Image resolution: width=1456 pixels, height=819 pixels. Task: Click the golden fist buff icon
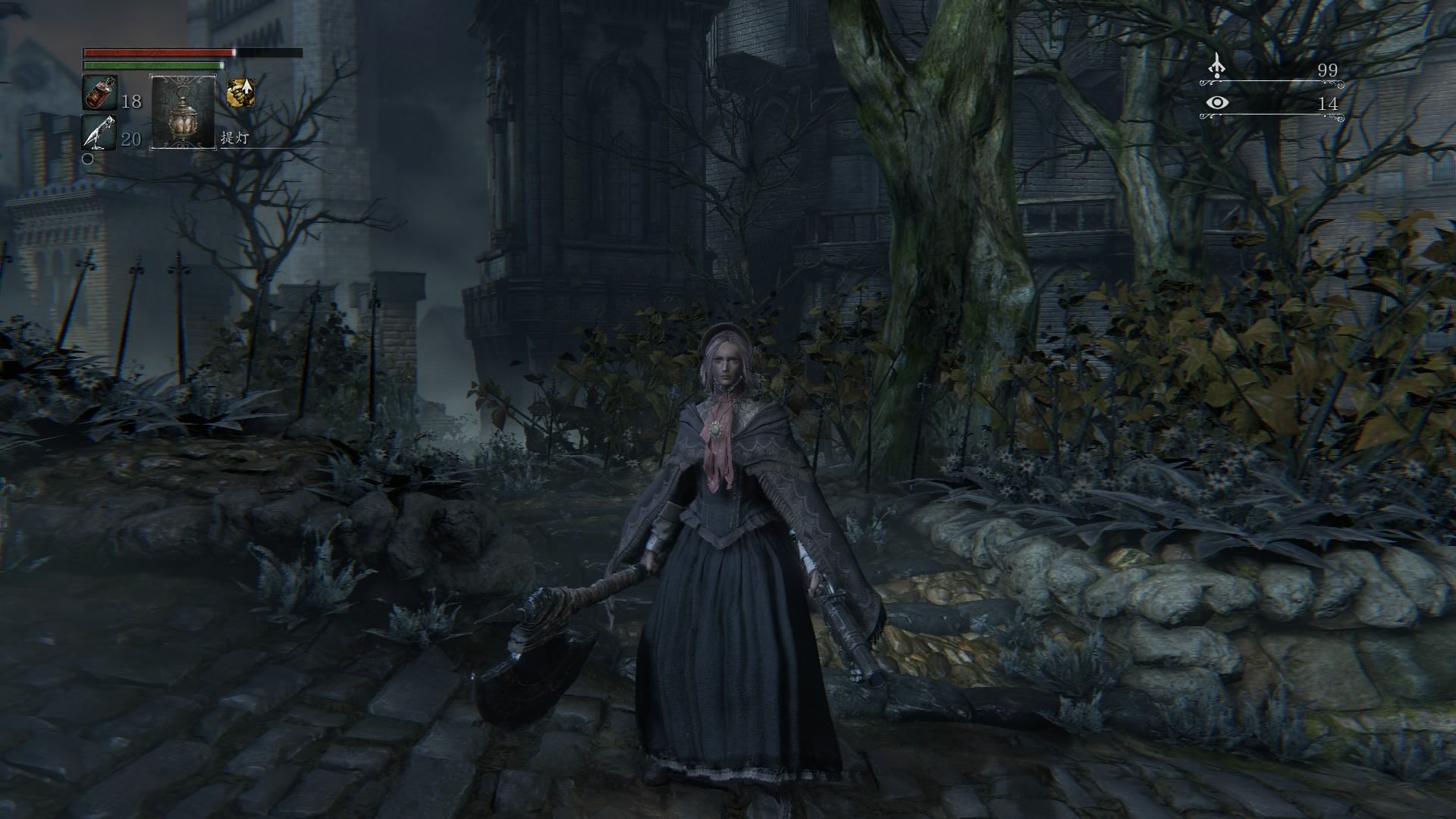click(x=240, y=93)
